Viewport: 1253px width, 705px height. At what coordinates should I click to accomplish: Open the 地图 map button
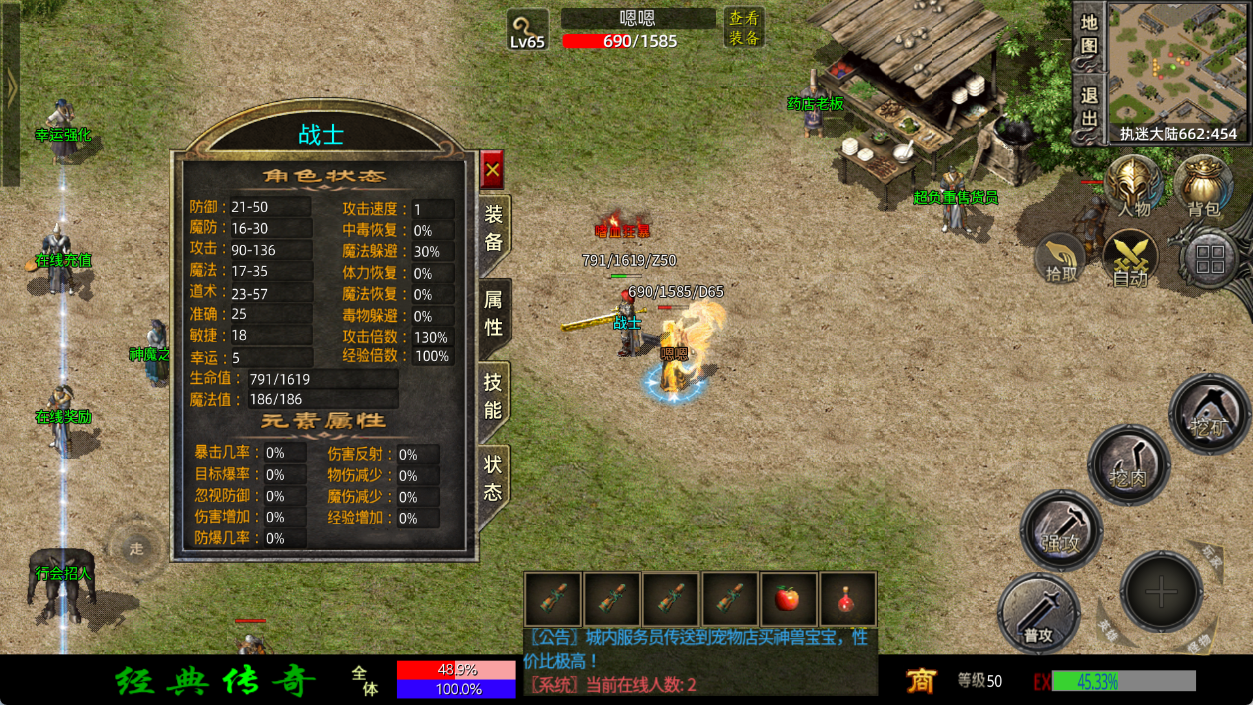1089,33
